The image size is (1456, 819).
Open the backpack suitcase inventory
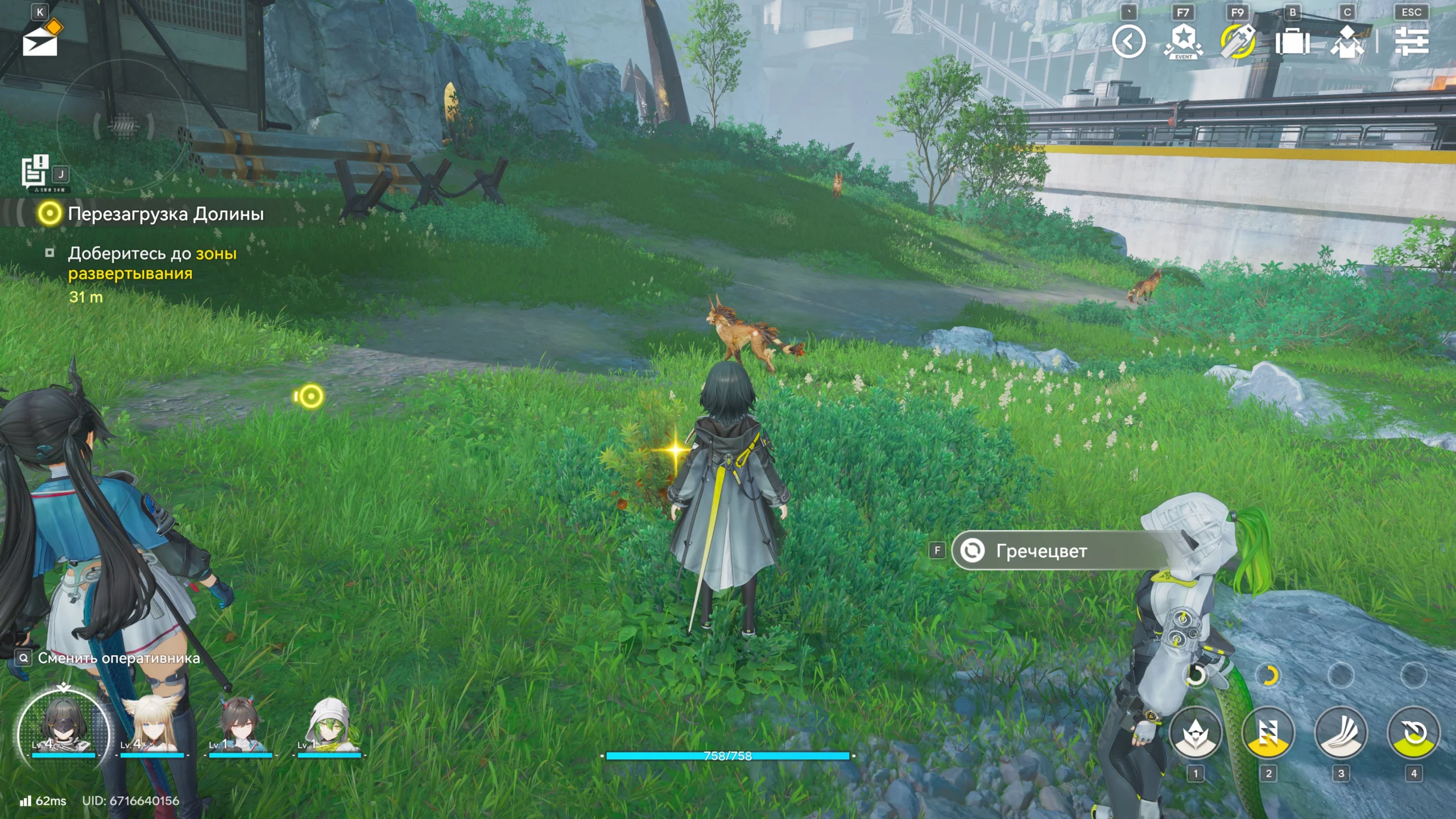(x=1292, y=42)
